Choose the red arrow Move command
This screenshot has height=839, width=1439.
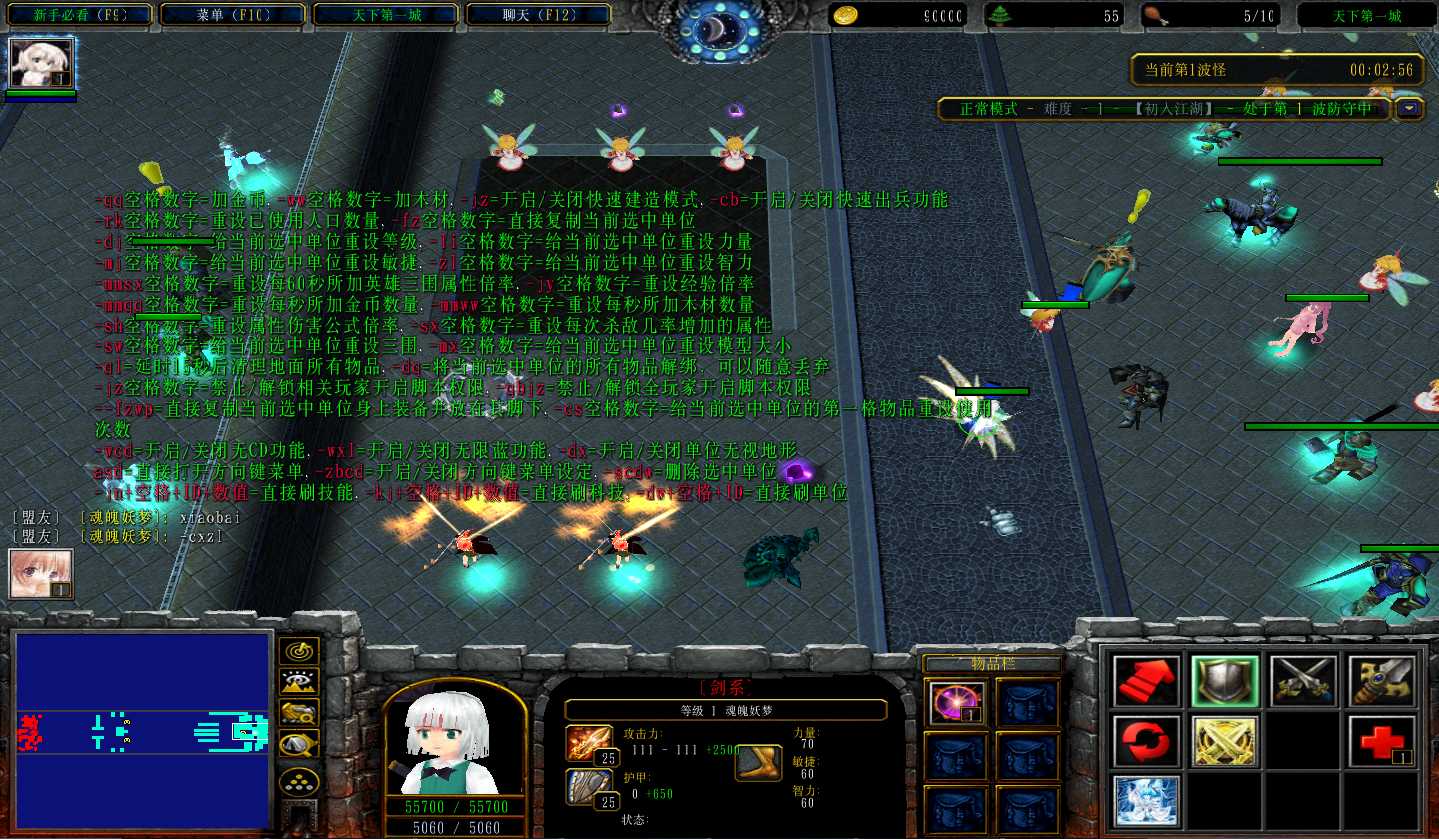tap(1145, 680)
